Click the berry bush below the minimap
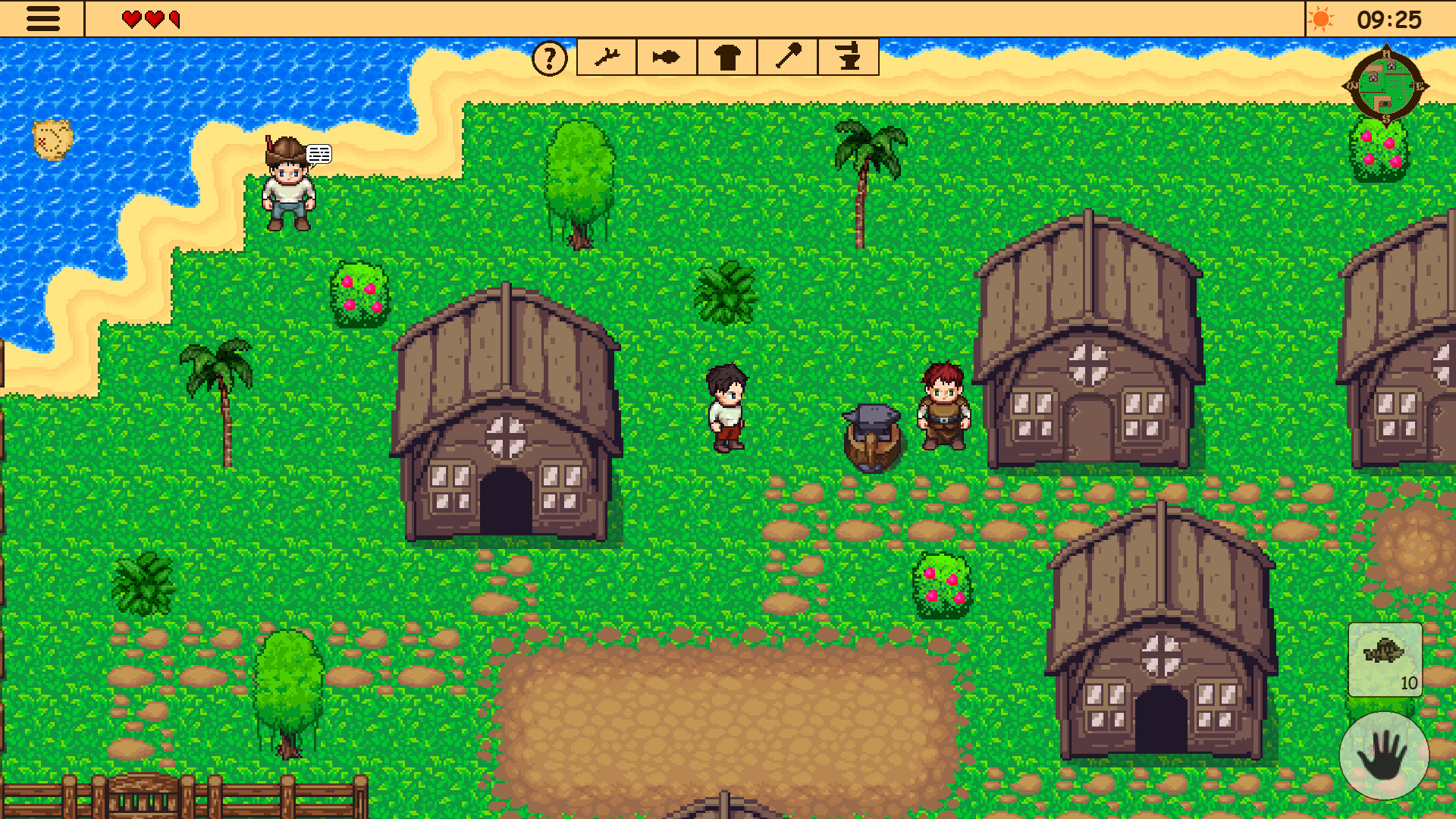Viewport: 1456px width, 819px height. [1382, 150]
